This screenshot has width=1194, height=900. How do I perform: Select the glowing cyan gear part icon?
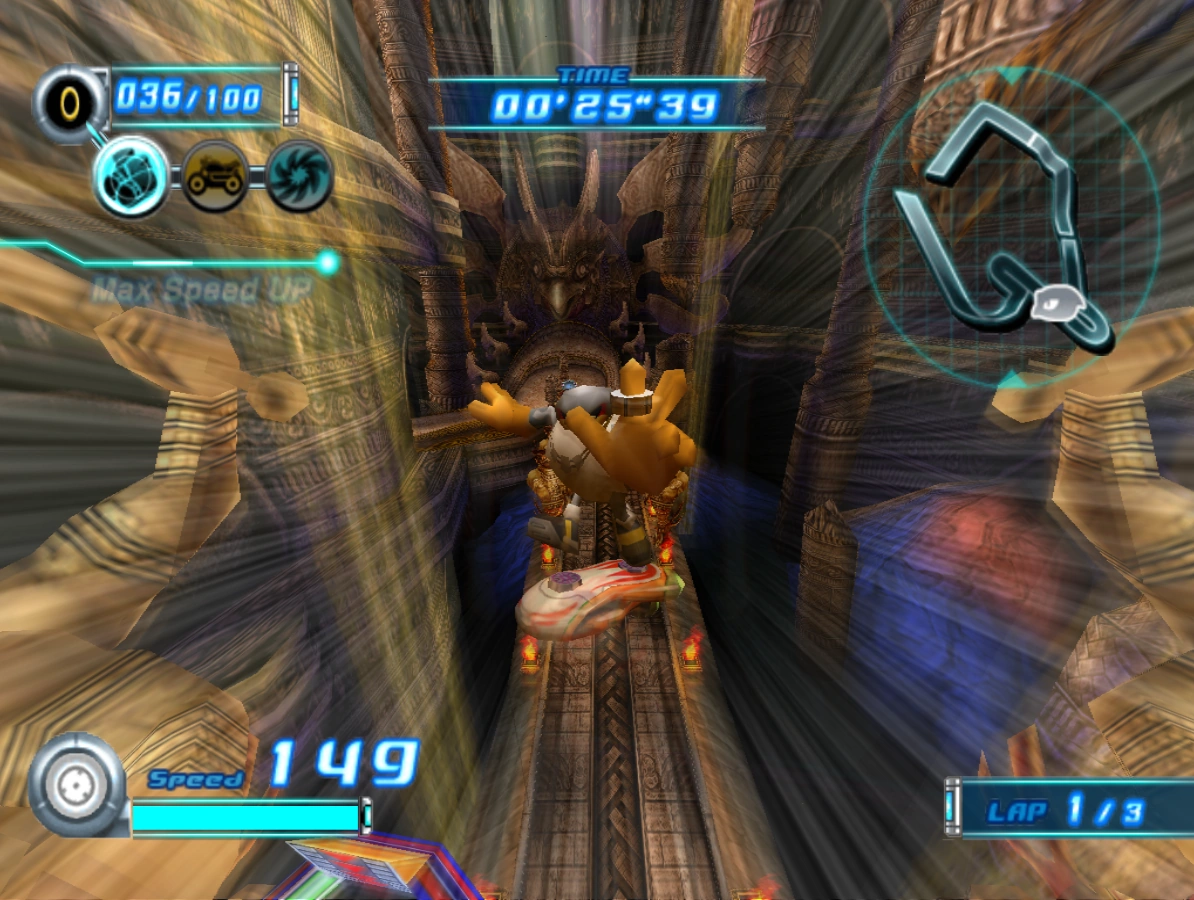click(130, 177)
